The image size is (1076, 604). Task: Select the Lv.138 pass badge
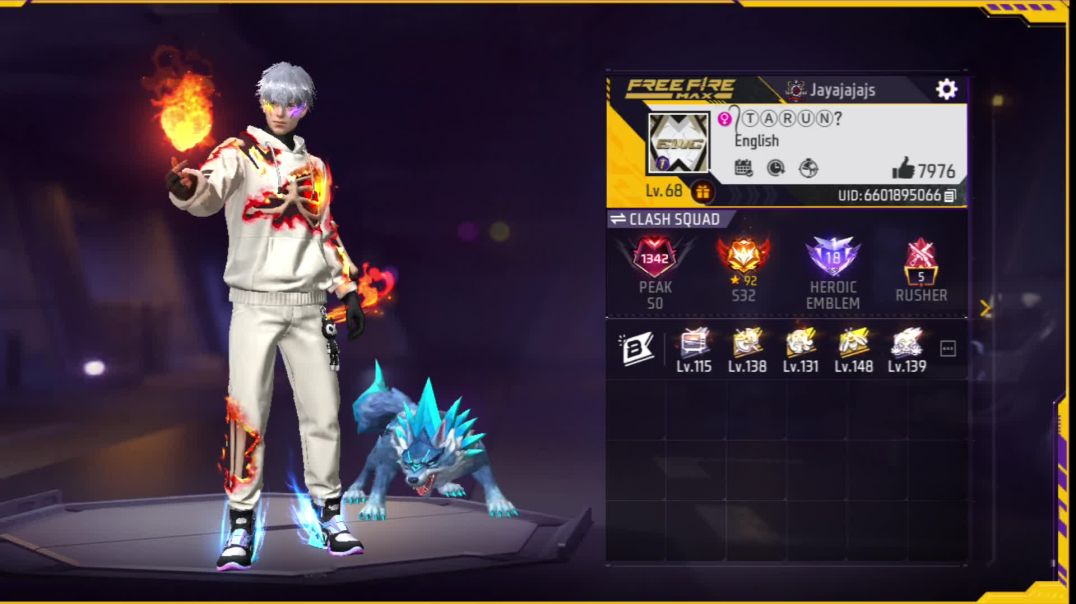747,343
